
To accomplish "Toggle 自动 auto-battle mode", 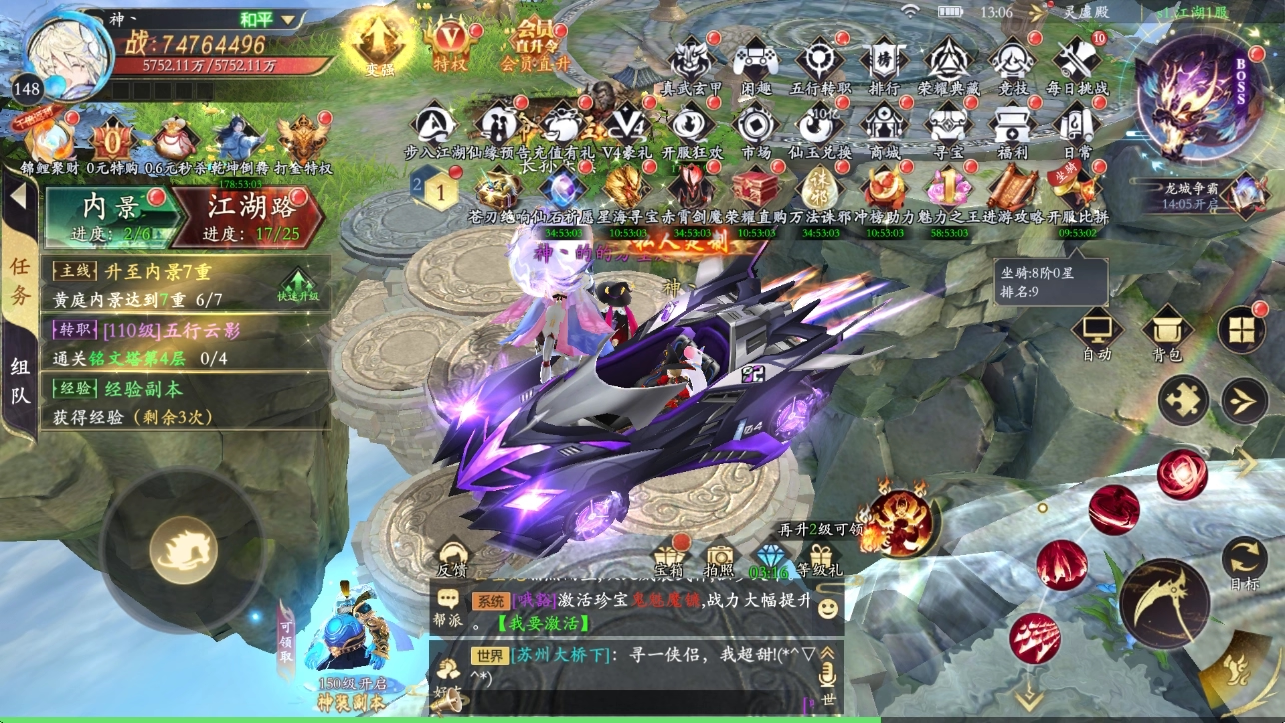I will click(x=1096, y=331).
